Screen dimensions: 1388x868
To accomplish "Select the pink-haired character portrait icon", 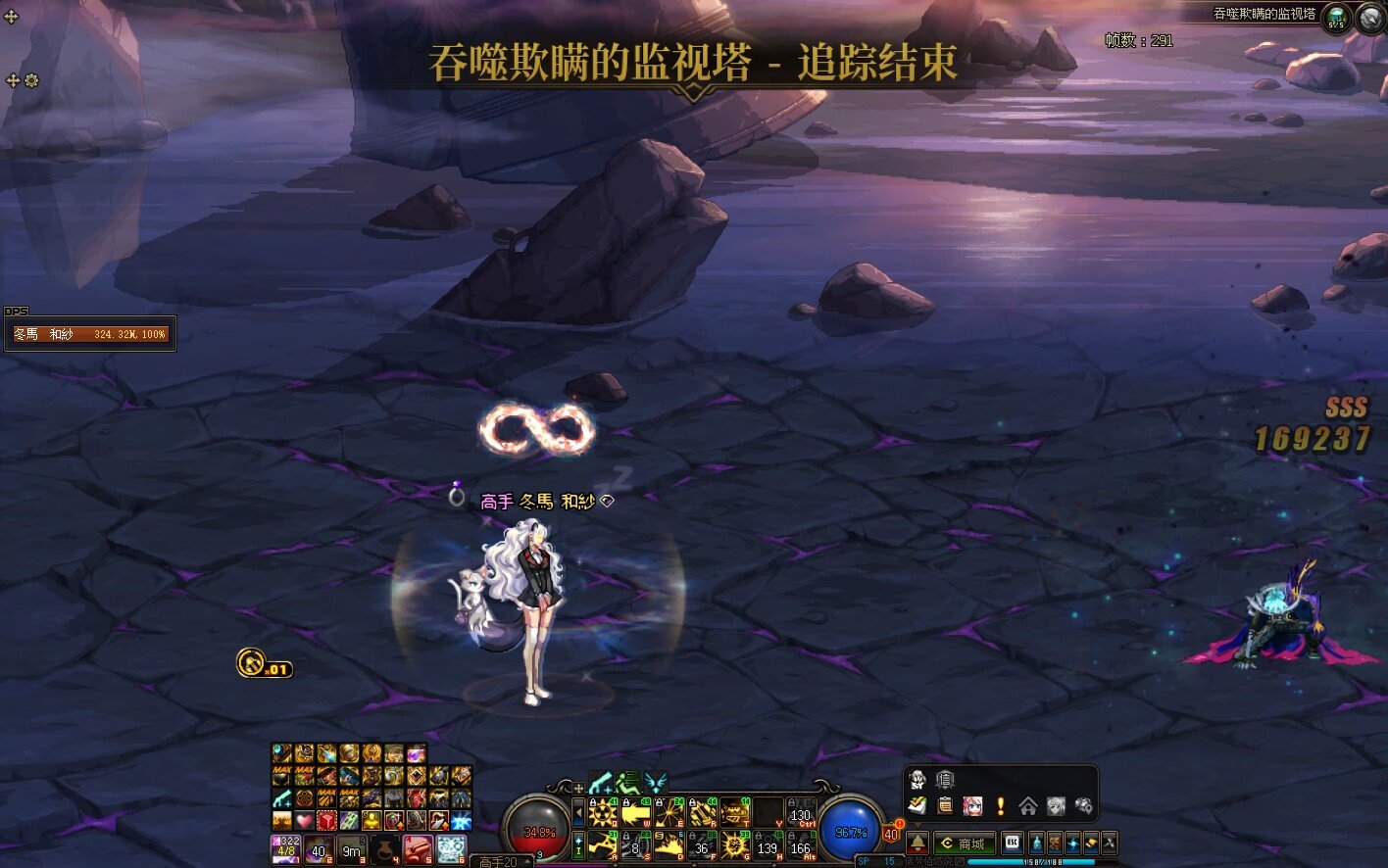I will pyautogui.click(x=972, y=806).
